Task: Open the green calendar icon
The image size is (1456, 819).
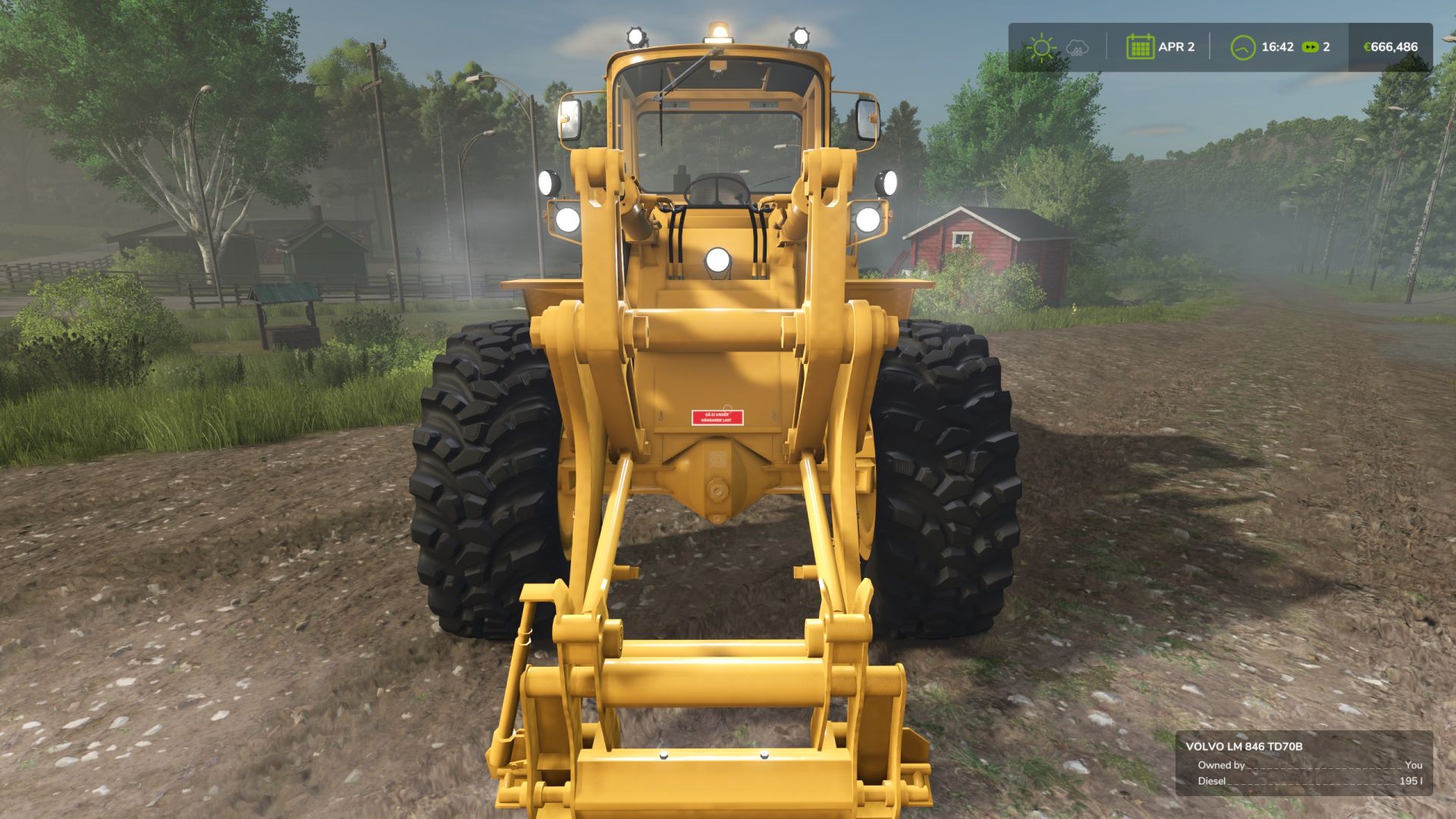Action: [x=1141, y=47]
